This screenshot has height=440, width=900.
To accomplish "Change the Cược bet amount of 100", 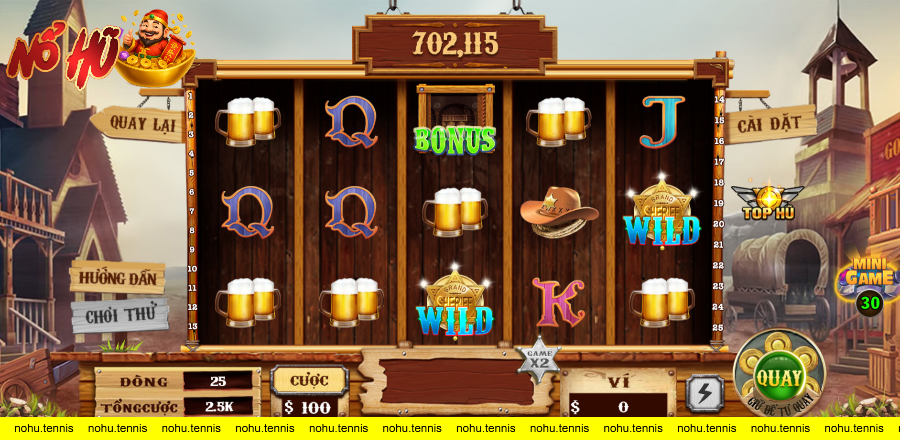I will click(x=309, y=407).
